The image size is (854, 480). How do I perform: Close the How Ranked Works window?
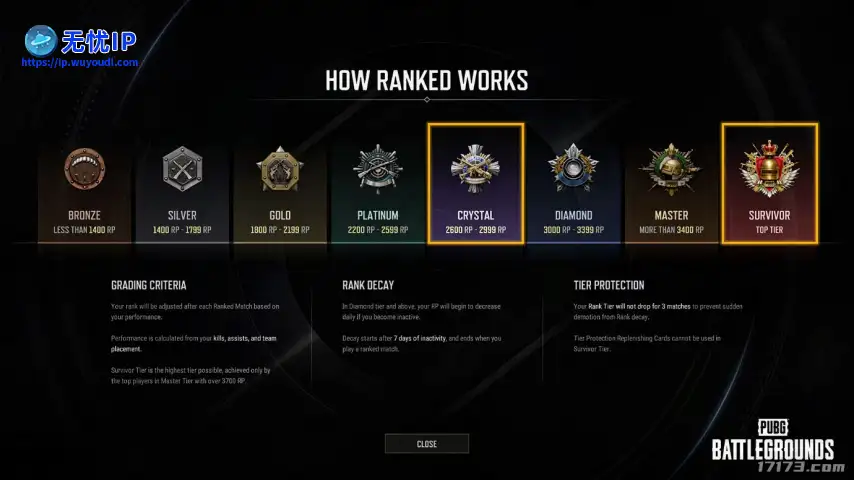click(426, 444)
